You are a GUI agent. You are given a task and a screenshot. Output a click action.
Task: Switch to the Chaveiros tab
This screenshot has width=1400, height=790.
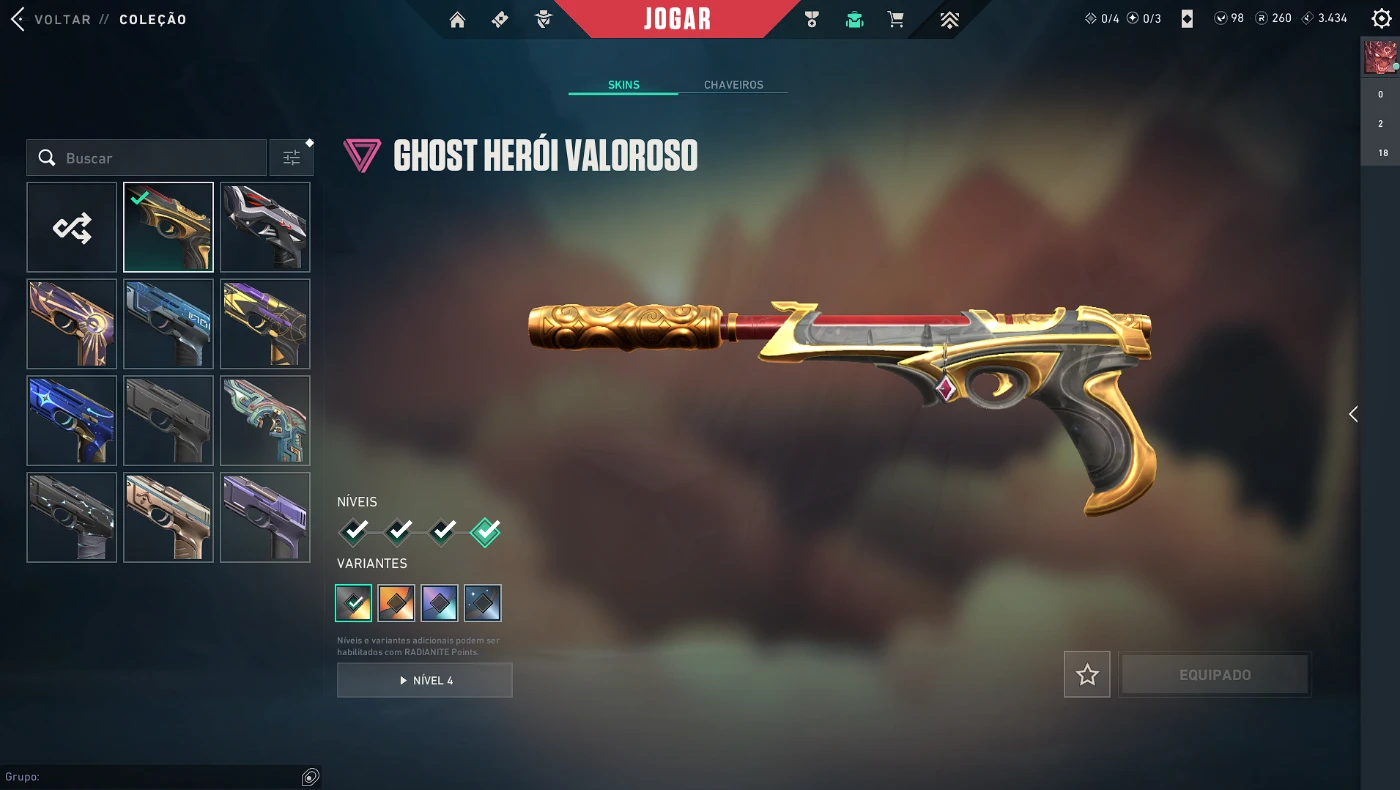[x=733, y=85]
